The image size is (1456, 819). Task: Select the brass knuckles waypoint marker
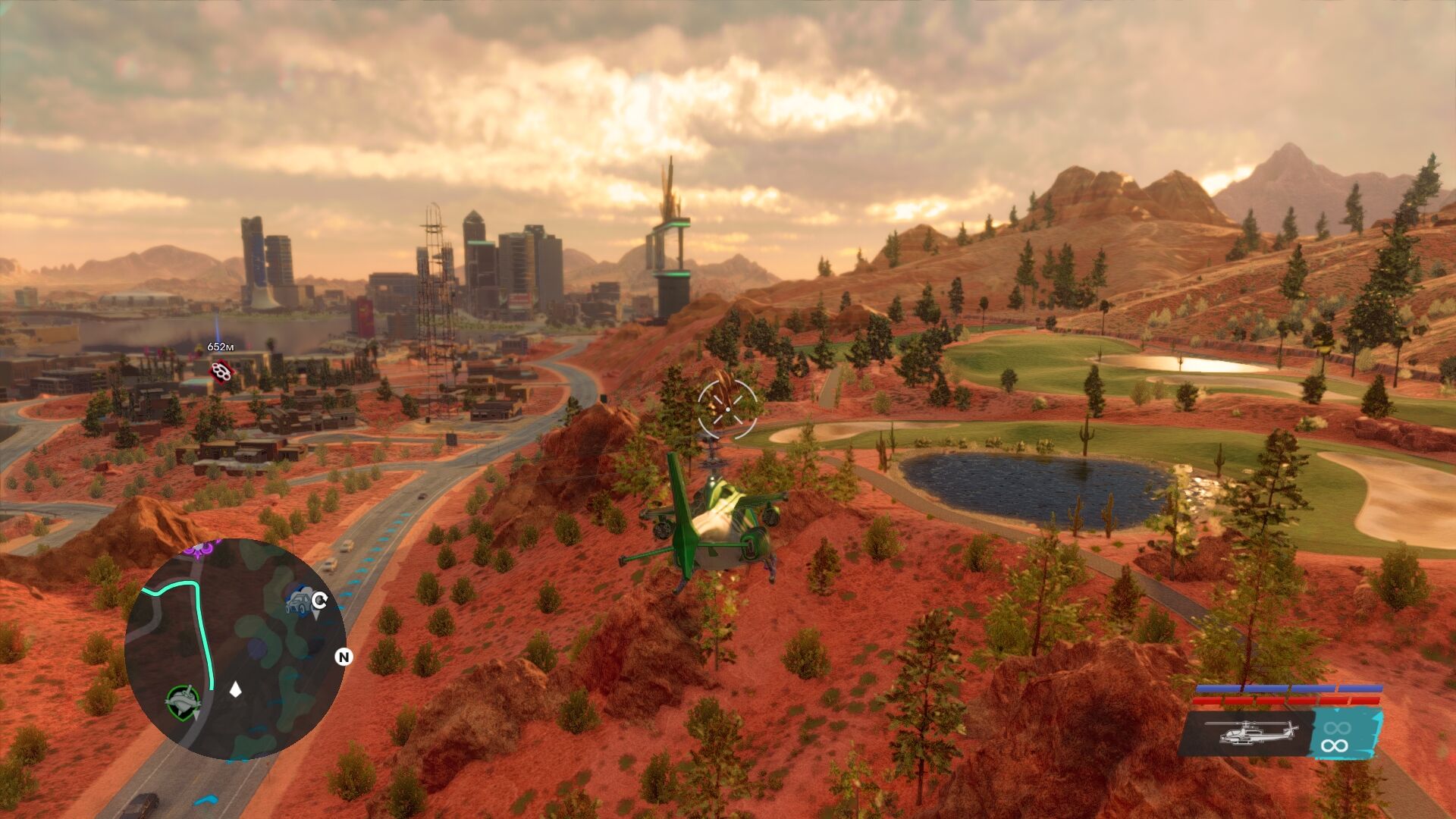pos(221,372)
